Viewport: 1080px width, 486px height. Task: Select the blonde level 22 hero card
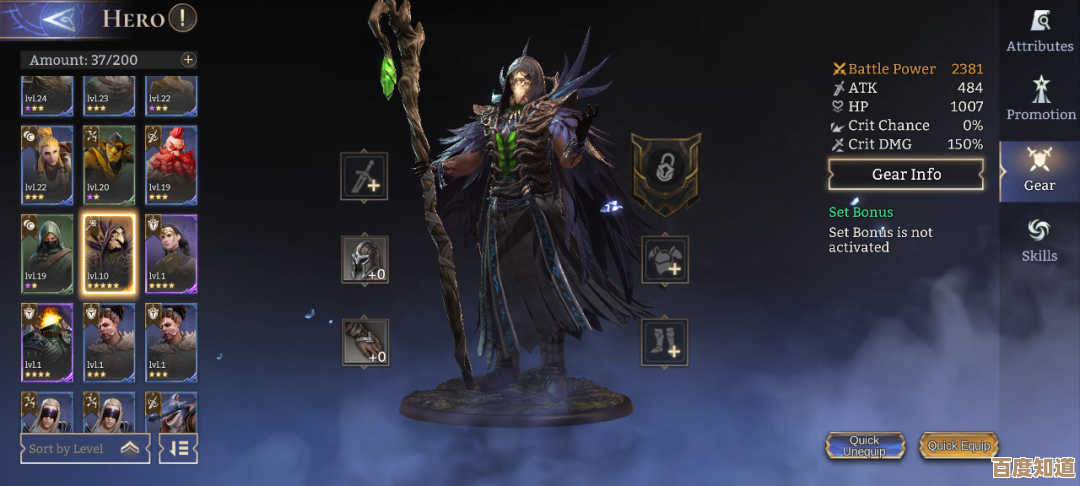pyautogui.click(x=48, y=164)
